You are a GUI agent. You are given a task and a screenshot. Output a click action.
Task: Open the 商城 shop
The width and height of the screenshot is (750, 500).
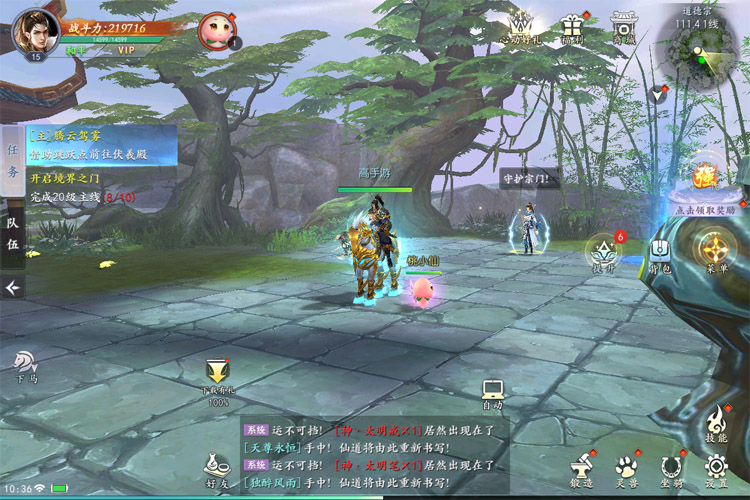624,27
